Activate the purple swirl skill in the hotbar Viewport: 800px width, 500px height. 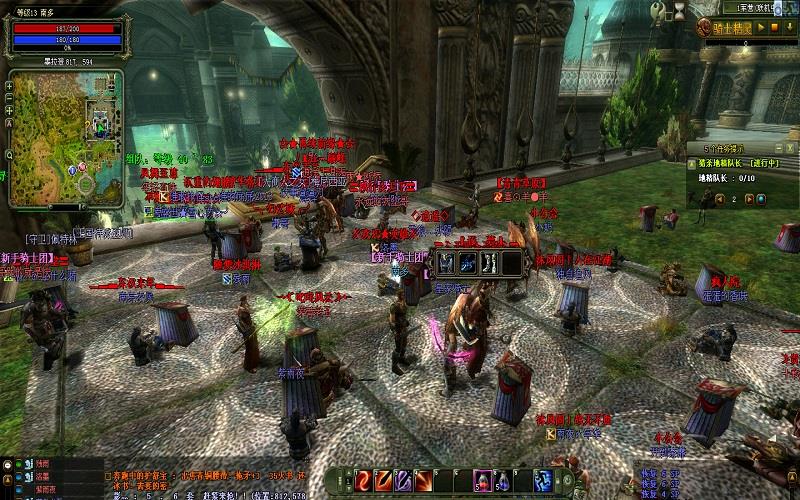(x=404, y=481)
